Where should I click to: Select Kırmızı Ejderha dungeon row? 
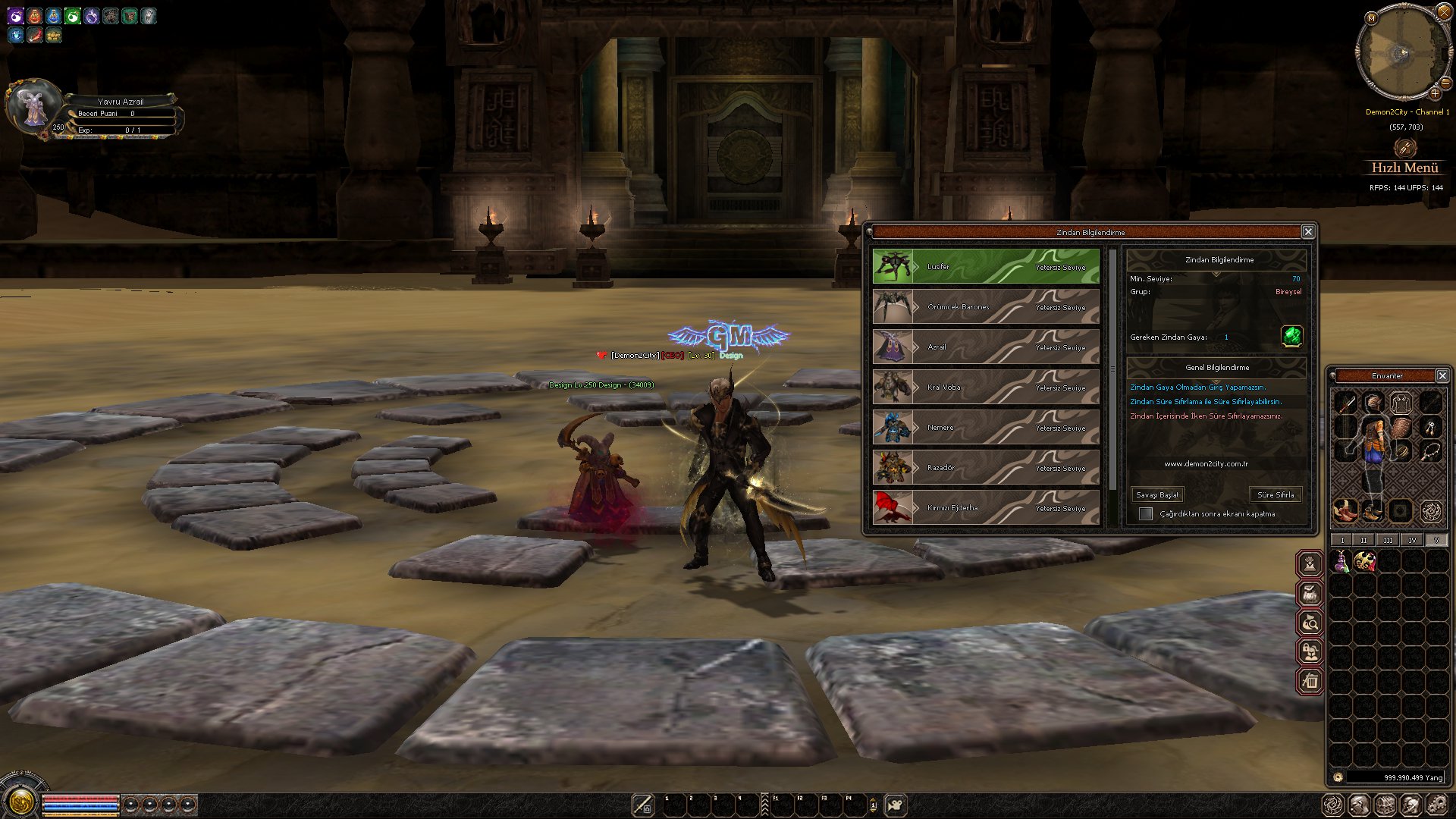(985, 508)
